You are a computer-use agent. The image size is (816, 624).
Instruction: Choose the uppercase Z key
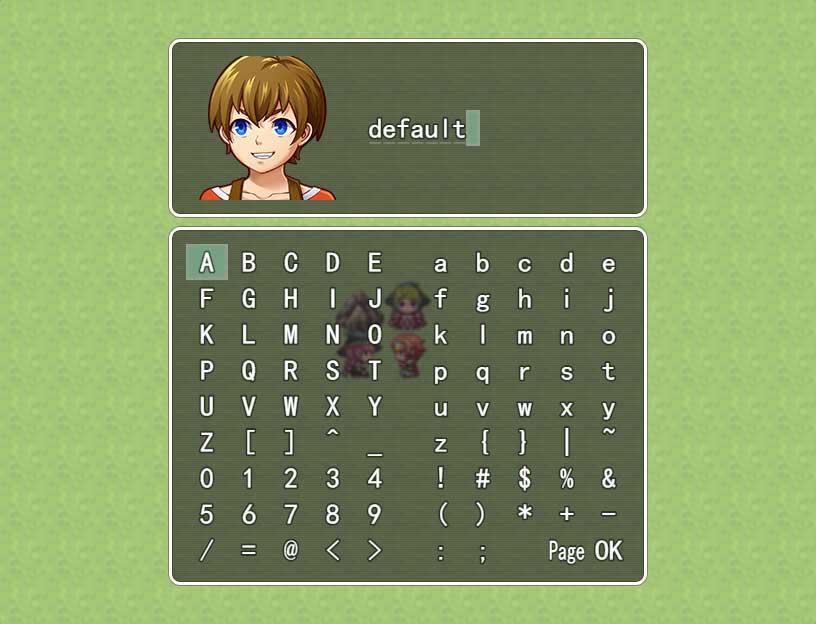pyautogui.click(x=207, y=442)
